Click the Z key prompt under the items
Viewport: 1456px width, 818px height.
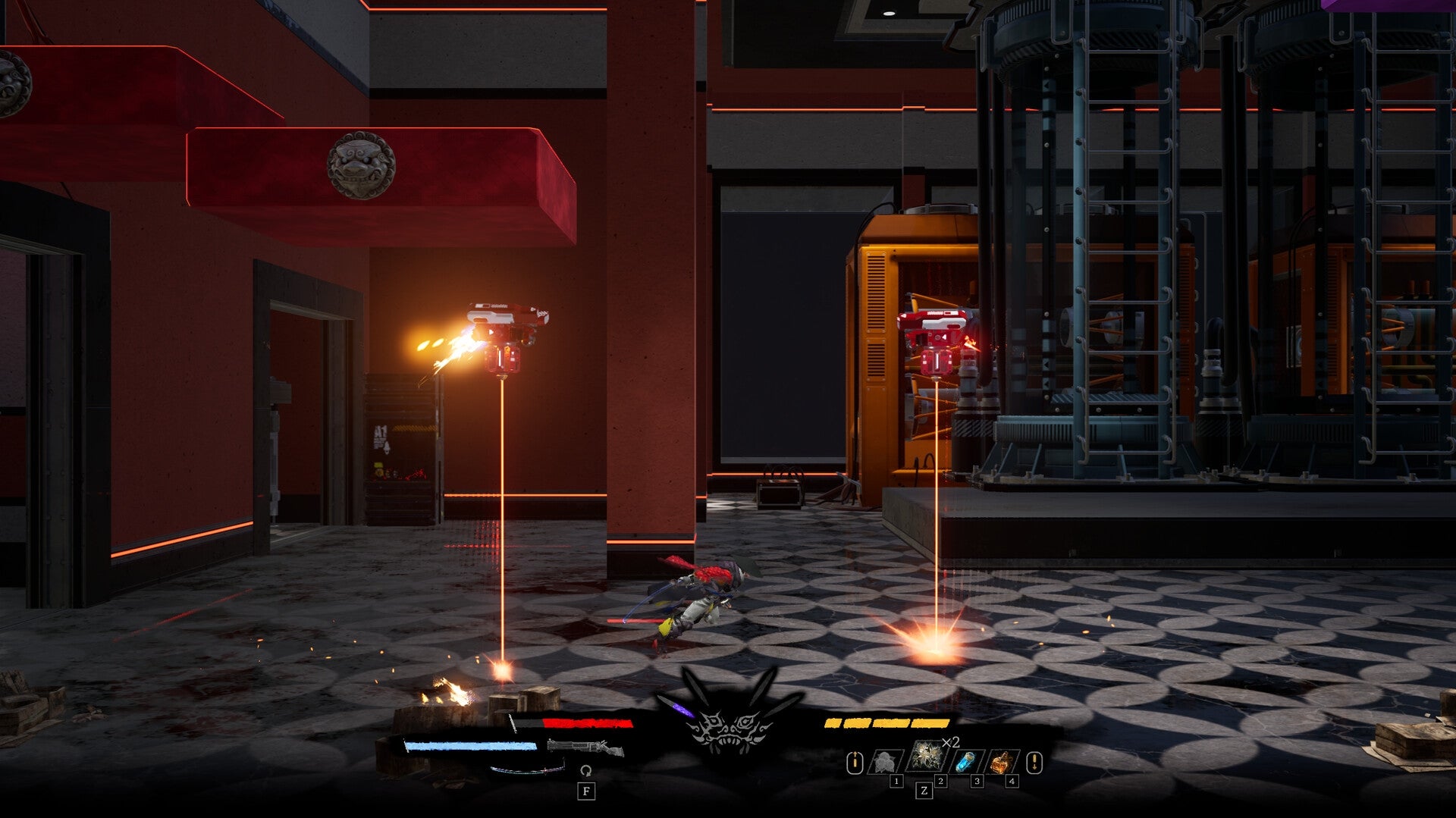(x=925, y=791)
